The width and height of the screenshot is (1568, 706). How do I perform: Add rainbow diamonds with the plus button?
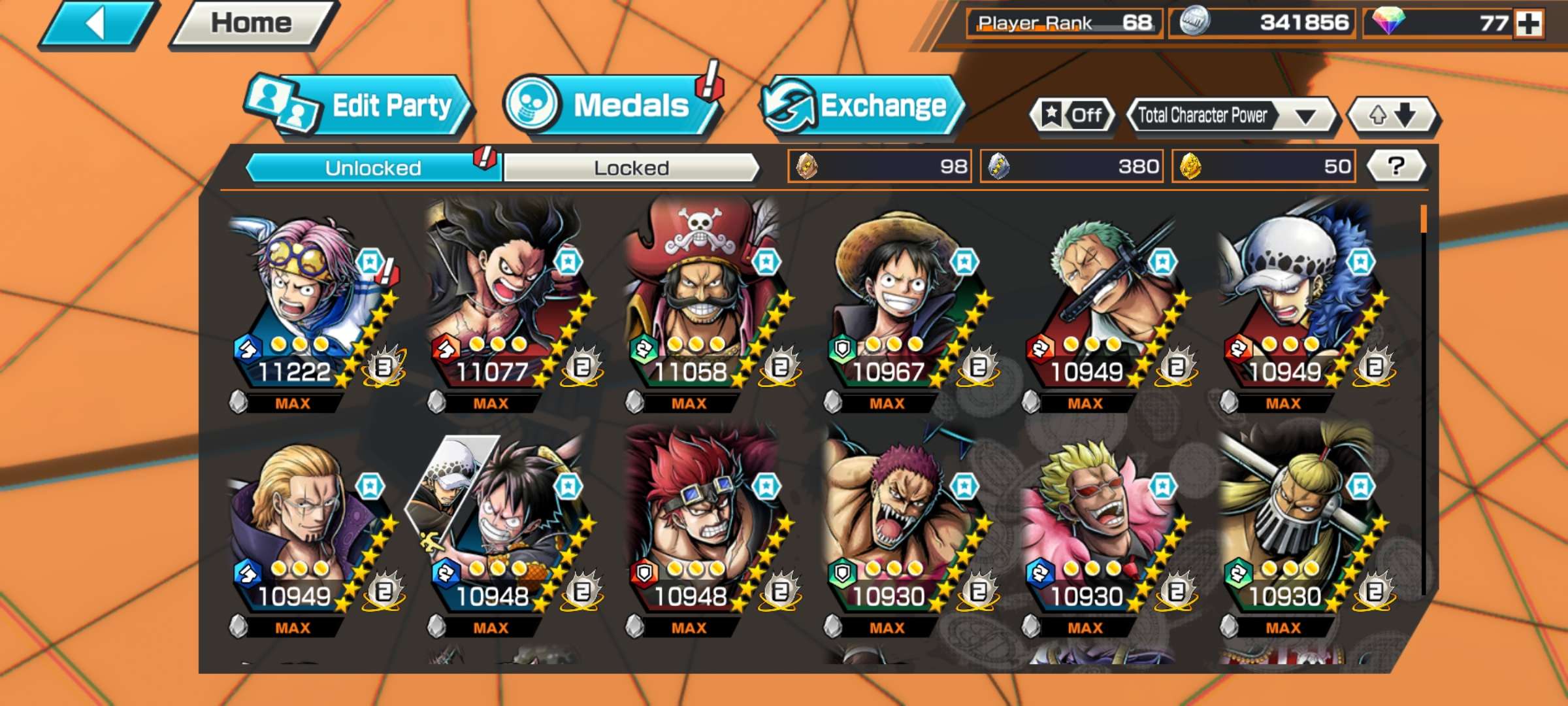1529,24
